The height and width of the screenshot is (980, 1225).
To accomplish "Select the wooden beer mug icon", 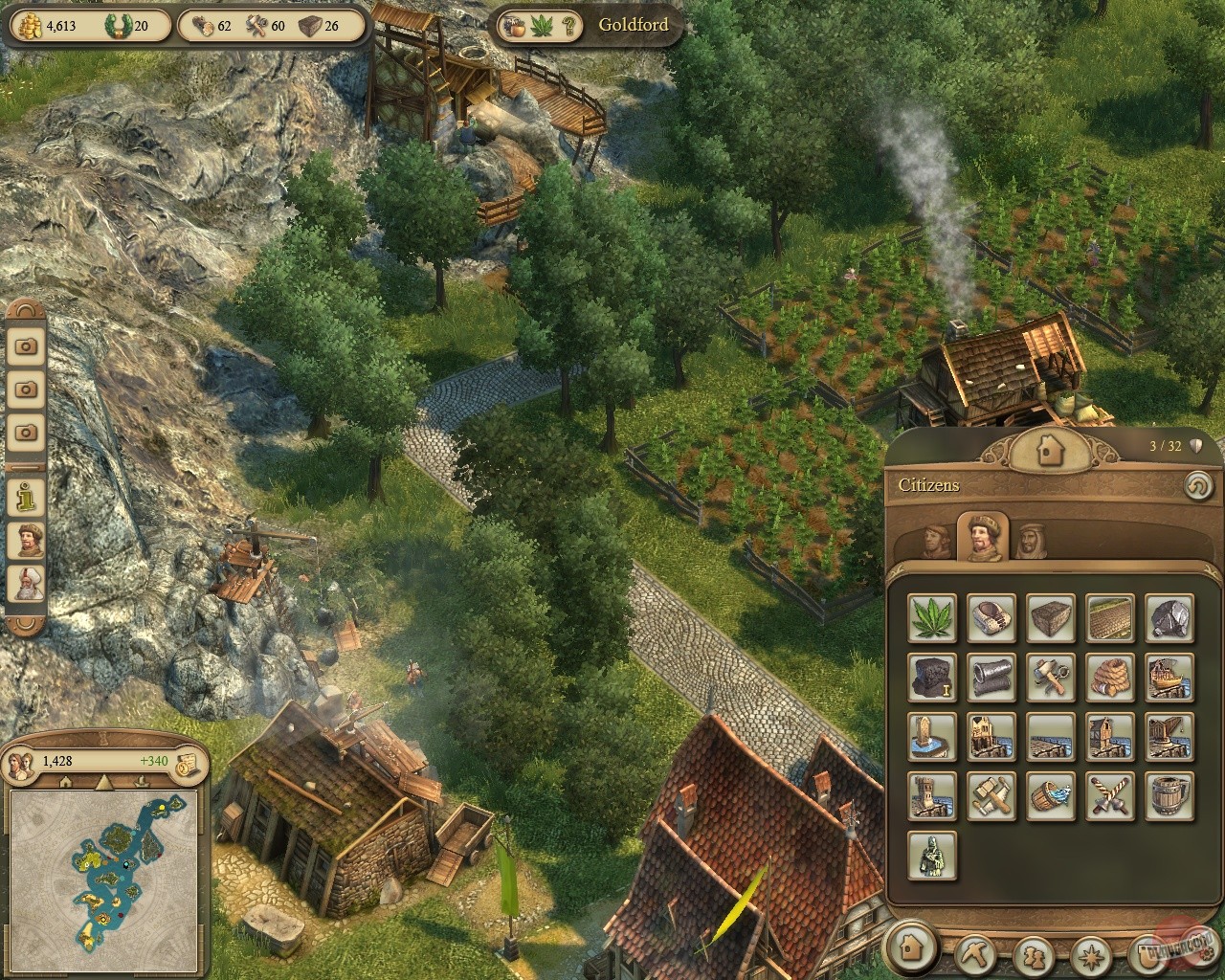I will (1169, 795).
